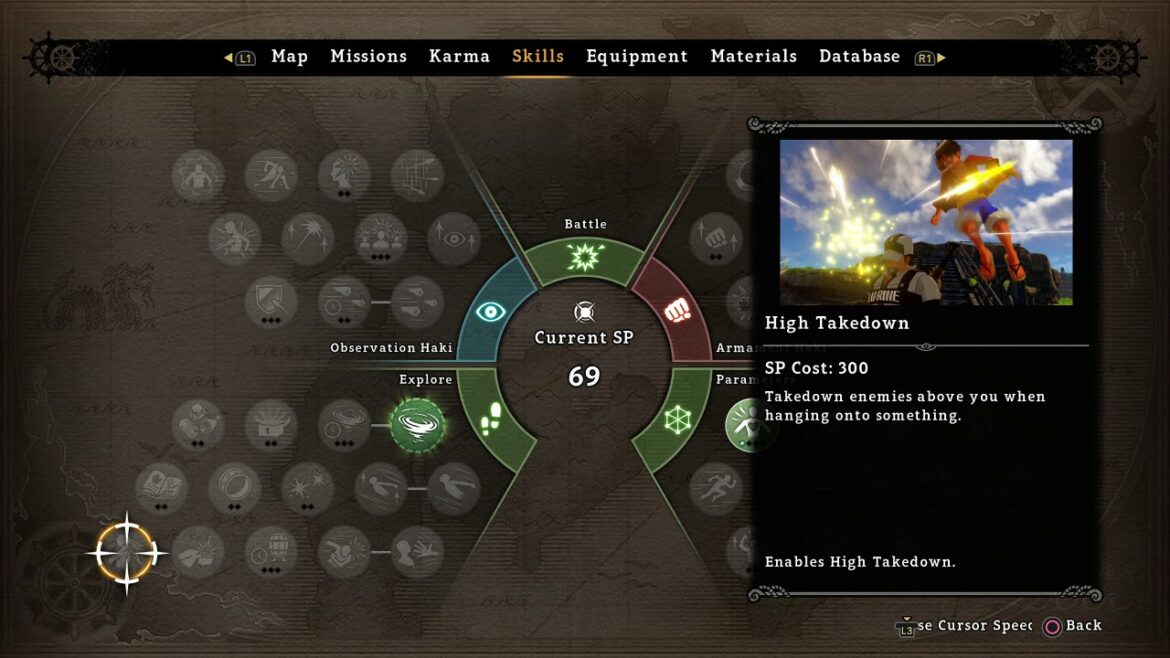Image resolution: width=1170 pixels, height=658 pixels.
Task: Choose the Observation Haki eye segment
Action: pyautogui.click(x=490, y=312)
